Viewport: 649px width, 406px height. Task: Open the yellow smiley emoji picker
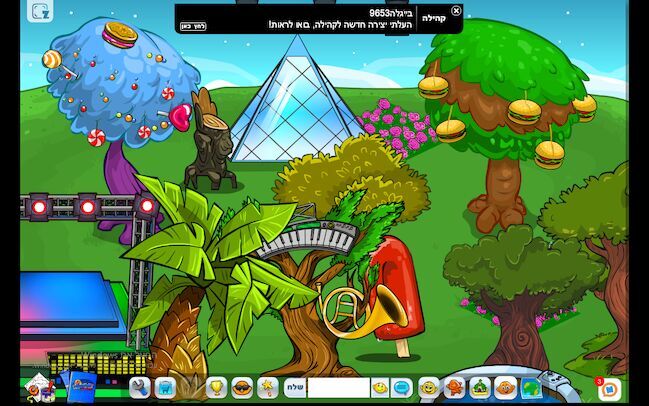tap(380, 387)
